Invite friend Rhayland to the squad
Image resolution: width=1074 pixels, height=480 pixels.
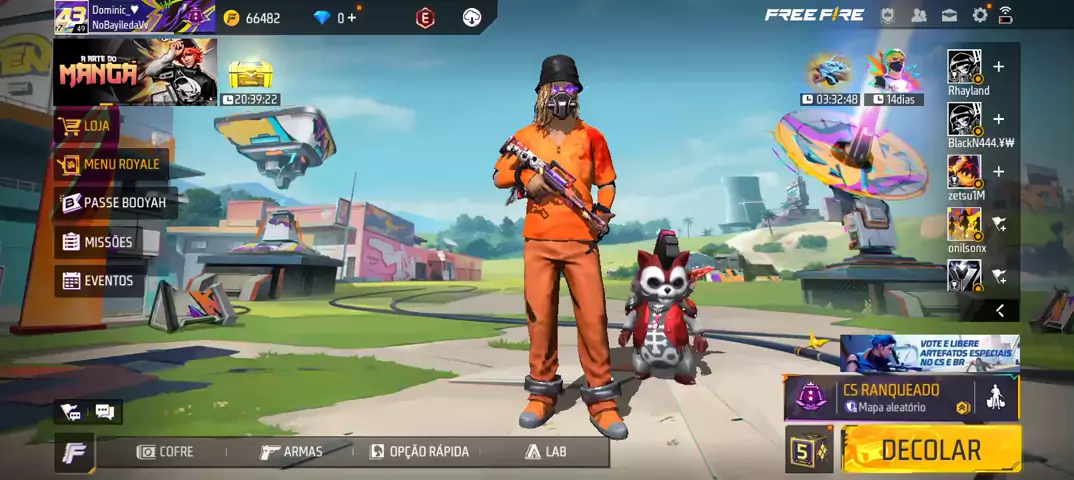click(998, 68)
